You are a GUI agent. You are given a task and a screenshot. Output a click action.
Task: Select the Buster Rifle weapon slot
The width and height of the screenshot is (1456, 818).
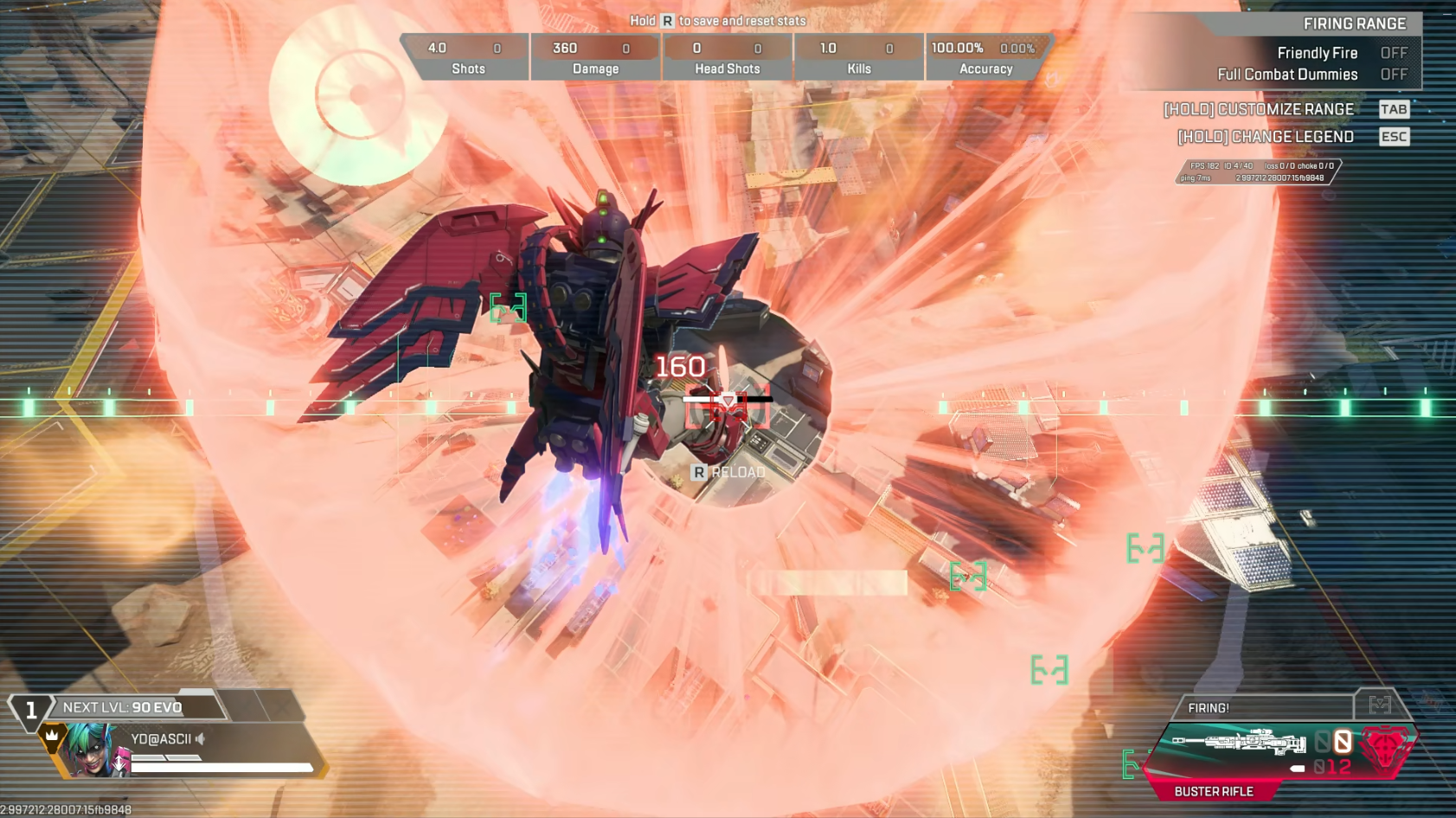click(x=1239, y=744)
